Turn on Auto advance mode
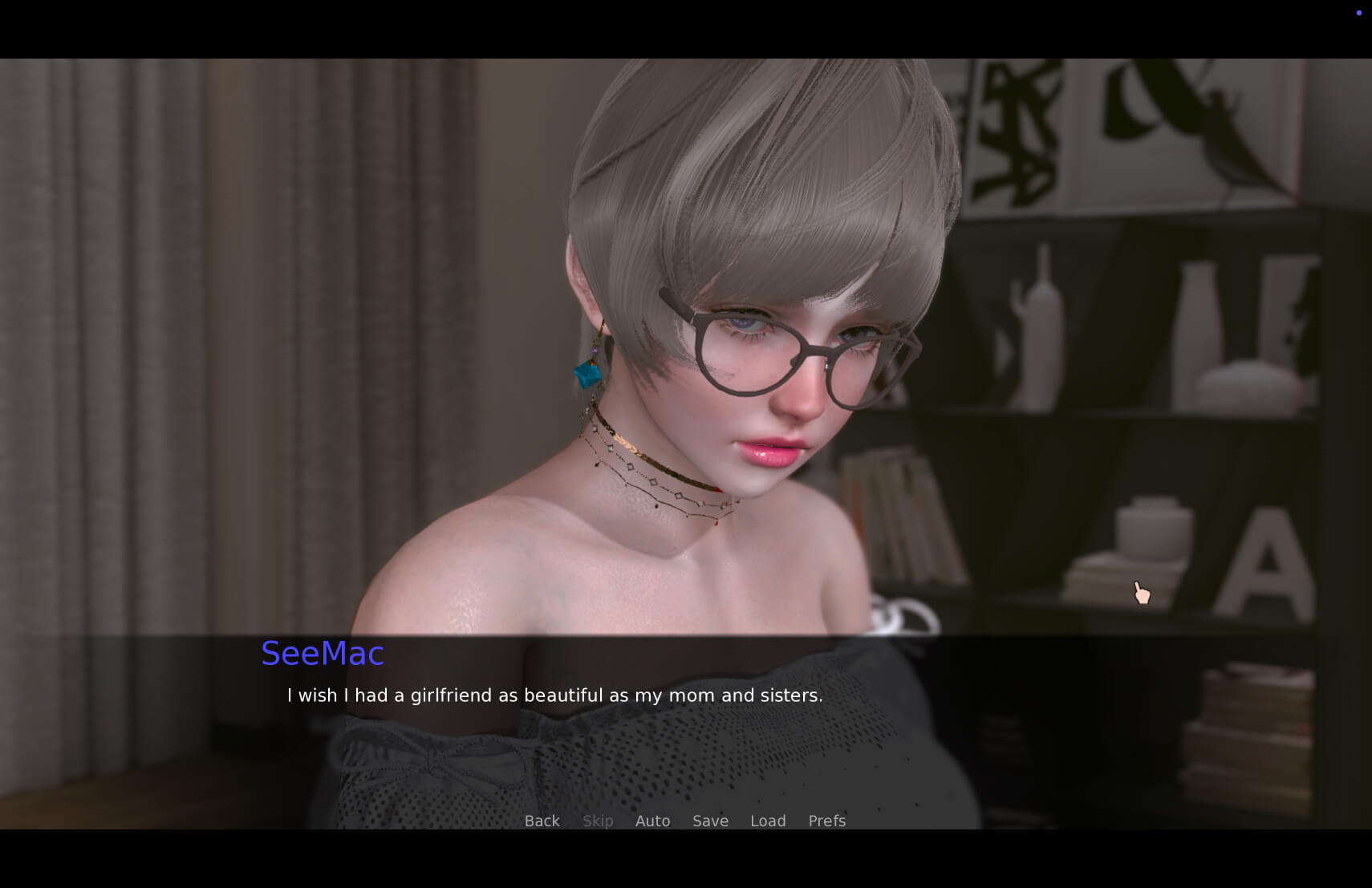Image resolution: width=1372 pixels, height=888 pixels. click(652, 821)
